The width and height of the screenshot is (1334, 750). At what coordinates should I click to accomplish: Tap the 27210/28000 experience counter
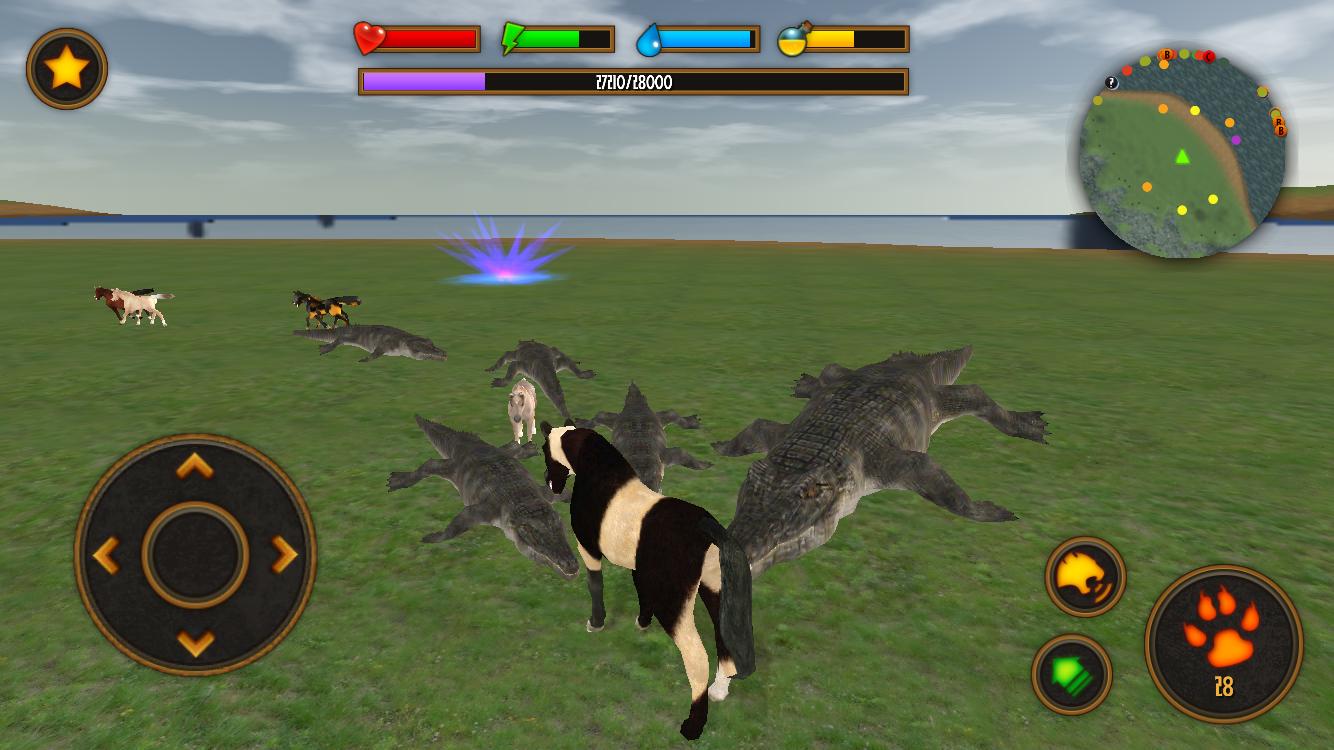[x=633, y=82]
